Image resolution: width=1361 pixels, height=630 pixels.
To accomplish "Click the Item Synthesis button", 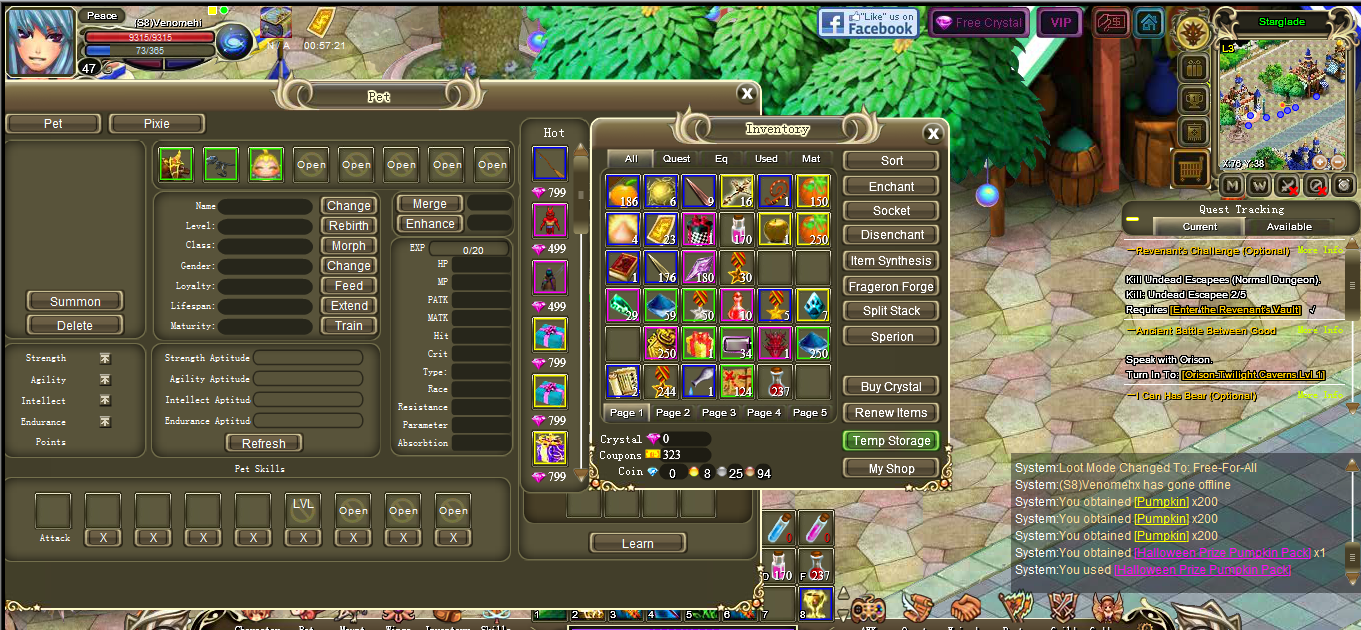I will tap(891, 261).
